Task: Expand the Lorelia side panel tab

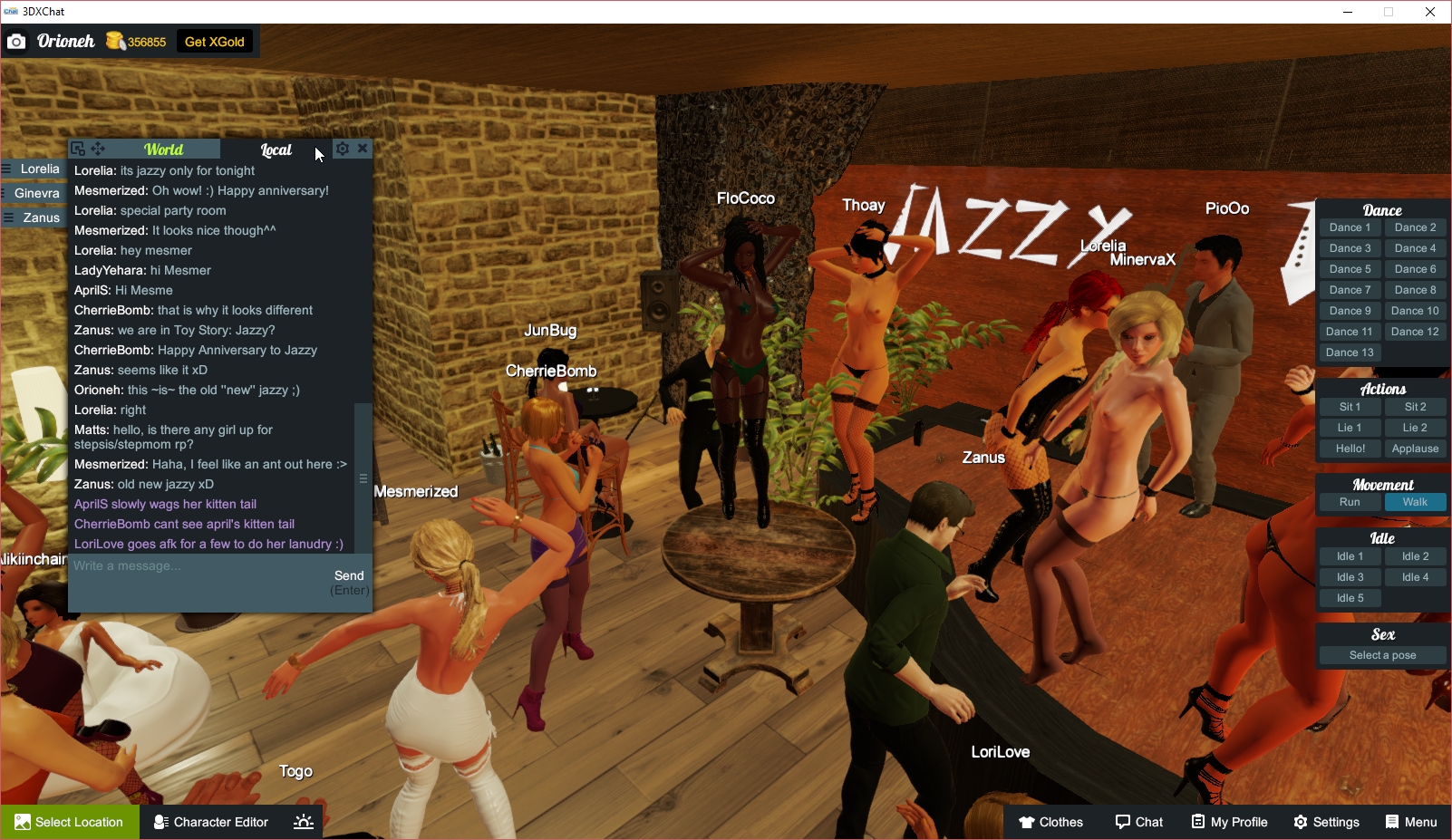Action: point(34,169)
